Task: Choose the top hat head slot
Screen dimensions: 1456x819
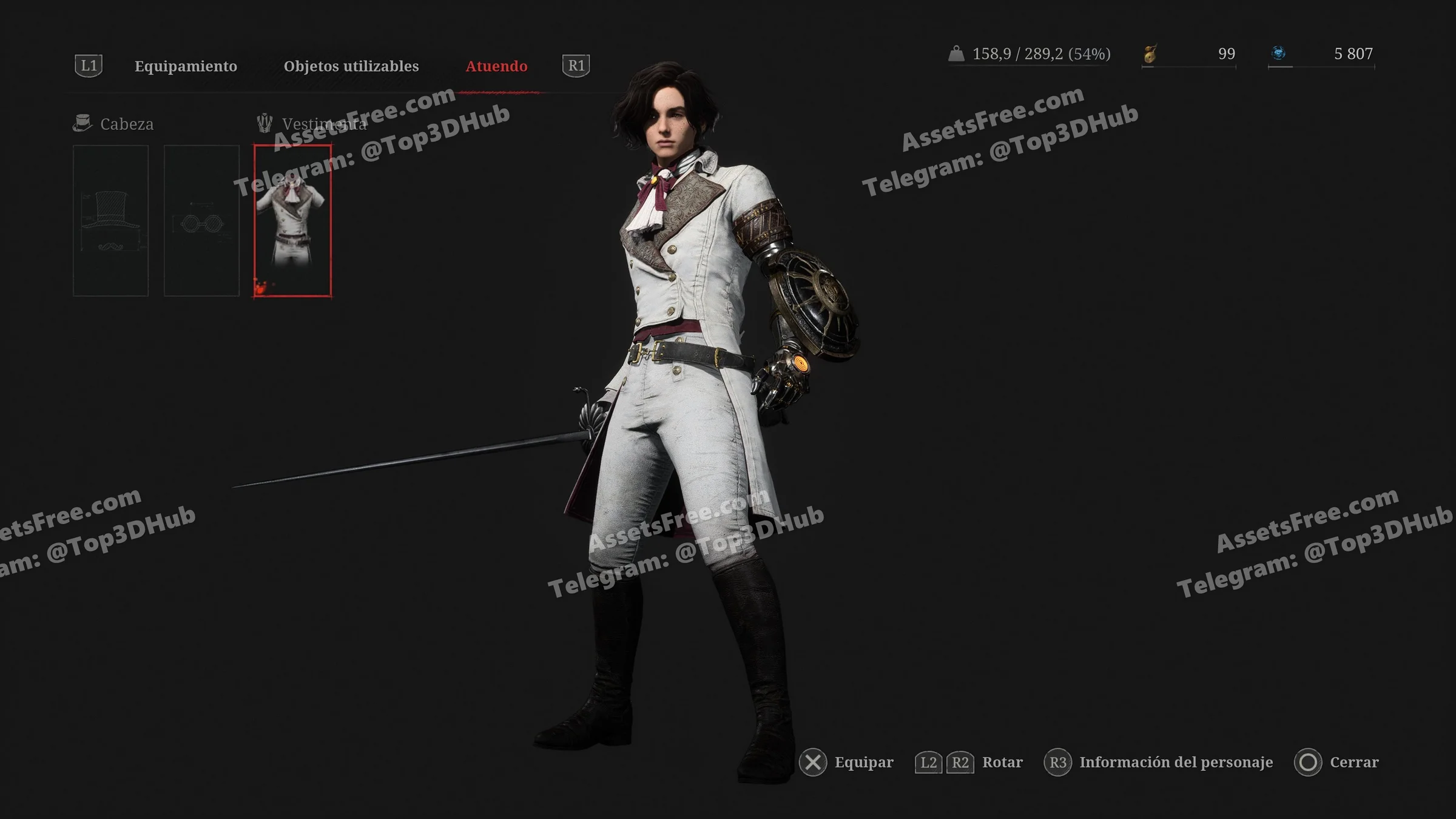Action: click(x=110, y=220)
